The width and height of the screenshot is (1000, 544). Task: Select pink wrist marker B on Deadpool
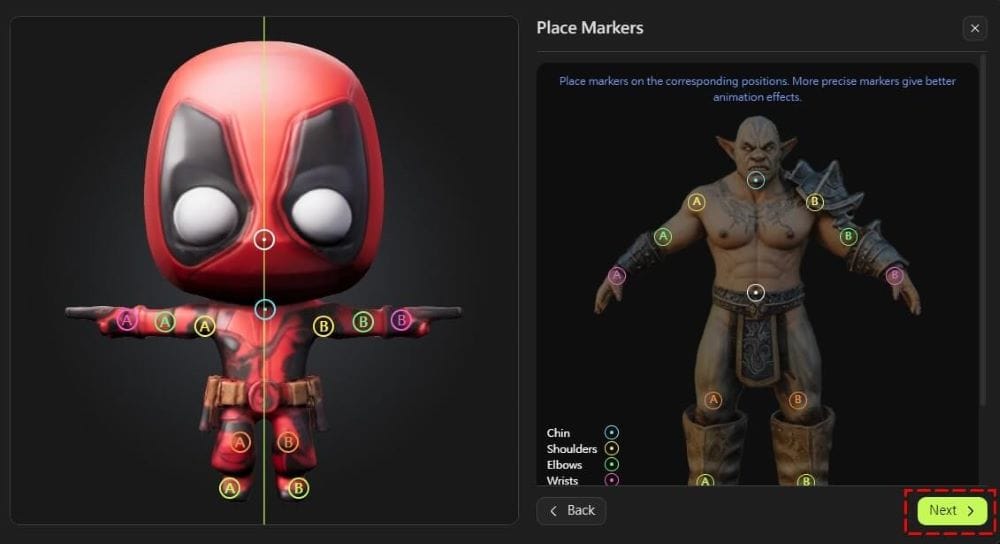401,320
